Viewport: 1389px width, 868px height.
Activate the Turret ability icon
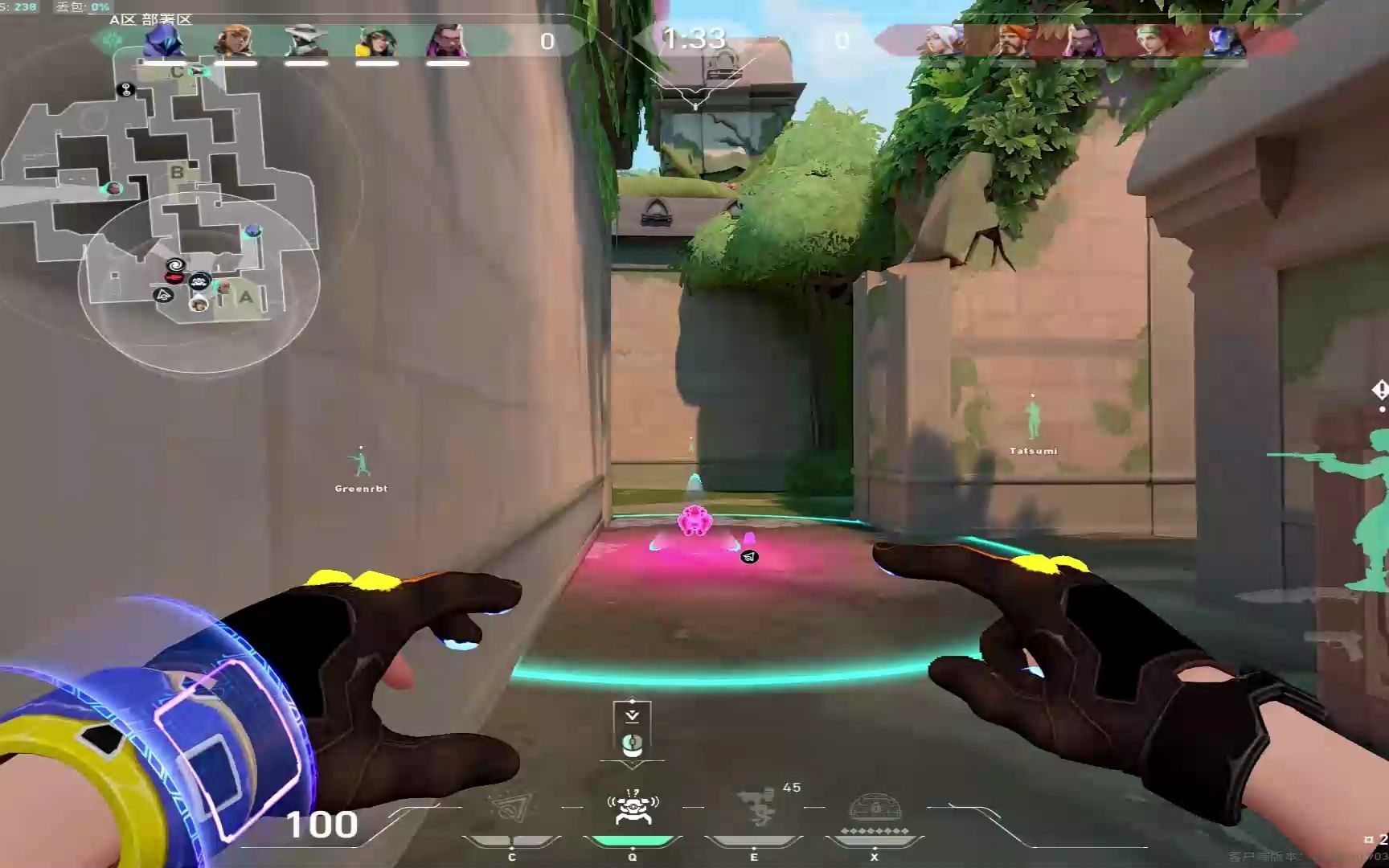coord(754,808)
